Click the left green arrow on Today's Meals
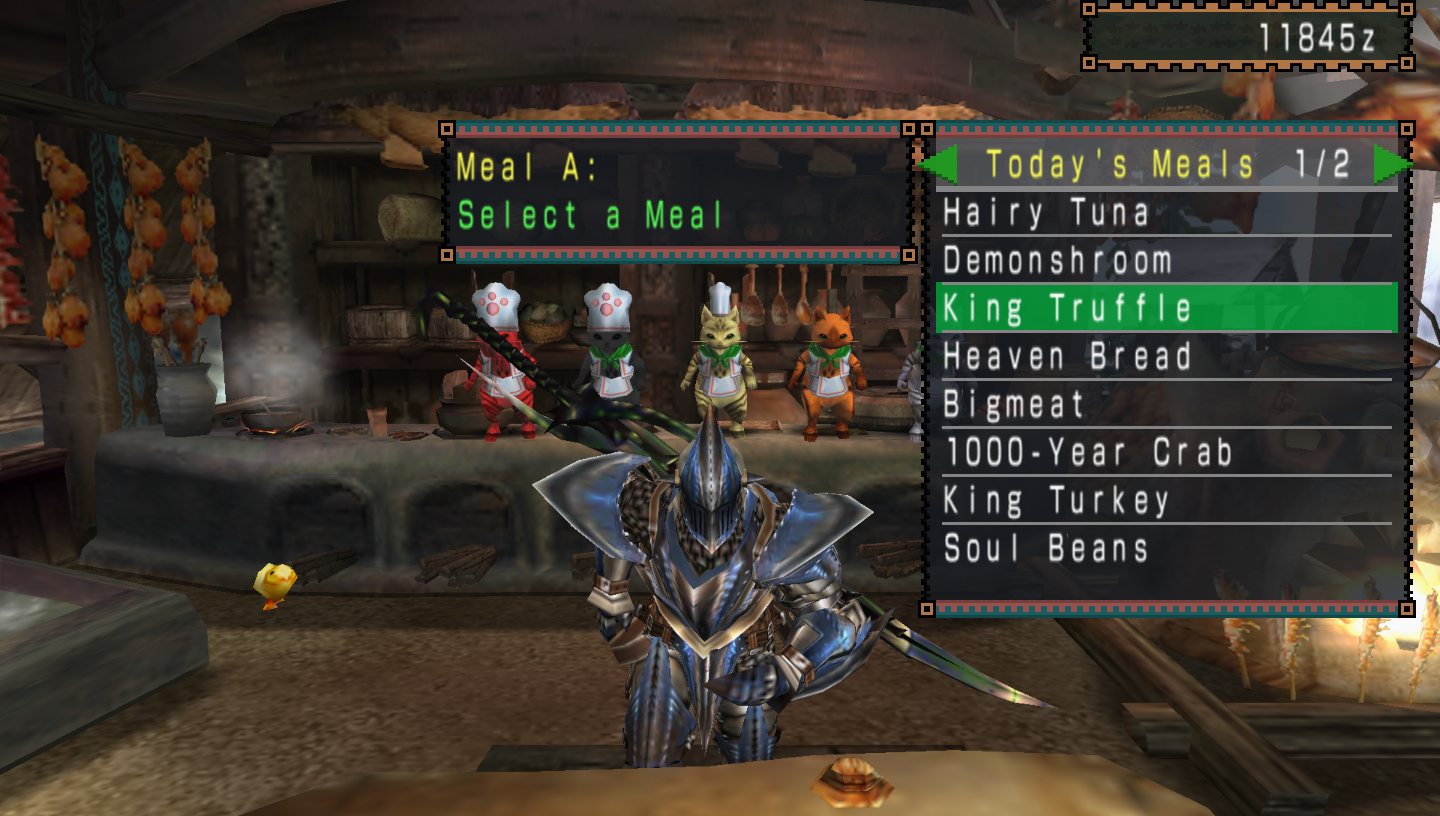Viewport: 1440px width, 816px height. click(944, 164)
